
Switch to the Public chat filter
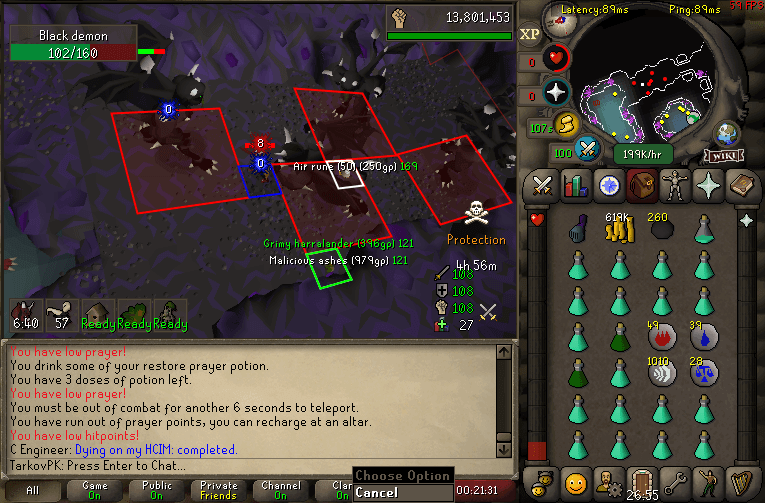click(154, 489)
